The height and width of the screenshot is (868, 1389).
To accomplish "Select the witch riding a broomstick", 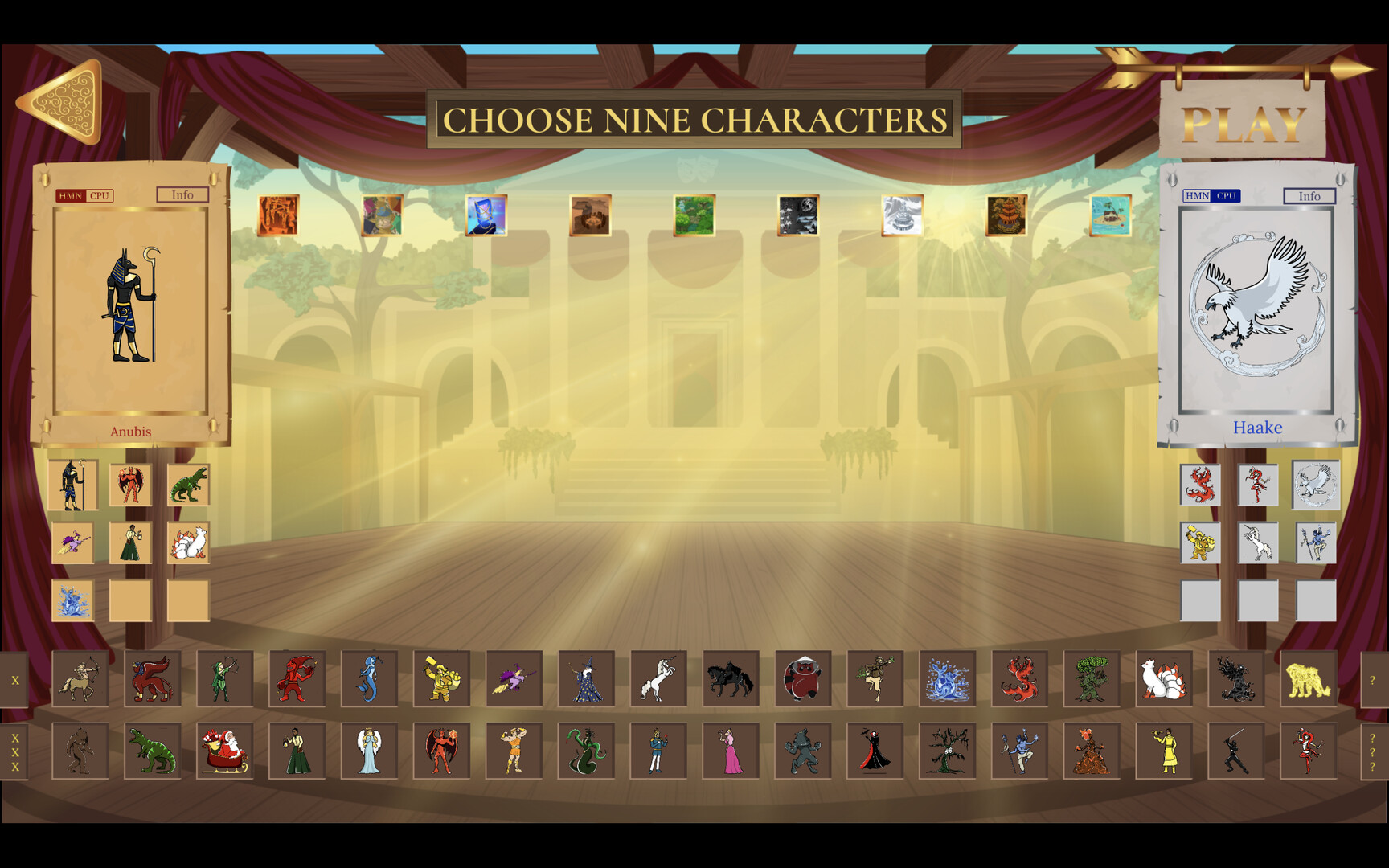I will (514, 679).
